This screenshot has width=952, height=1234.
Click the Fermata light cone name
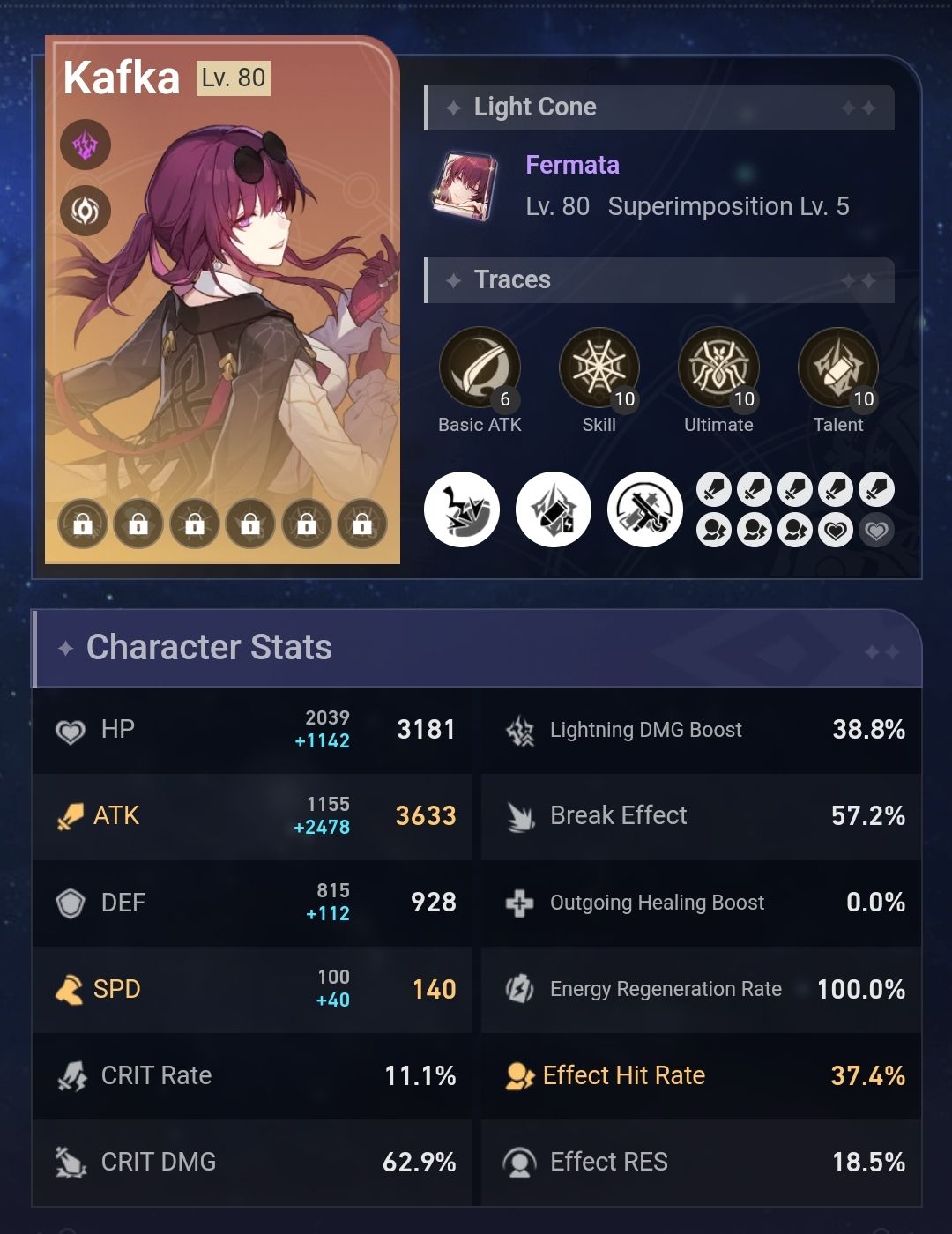pos(572,165)
